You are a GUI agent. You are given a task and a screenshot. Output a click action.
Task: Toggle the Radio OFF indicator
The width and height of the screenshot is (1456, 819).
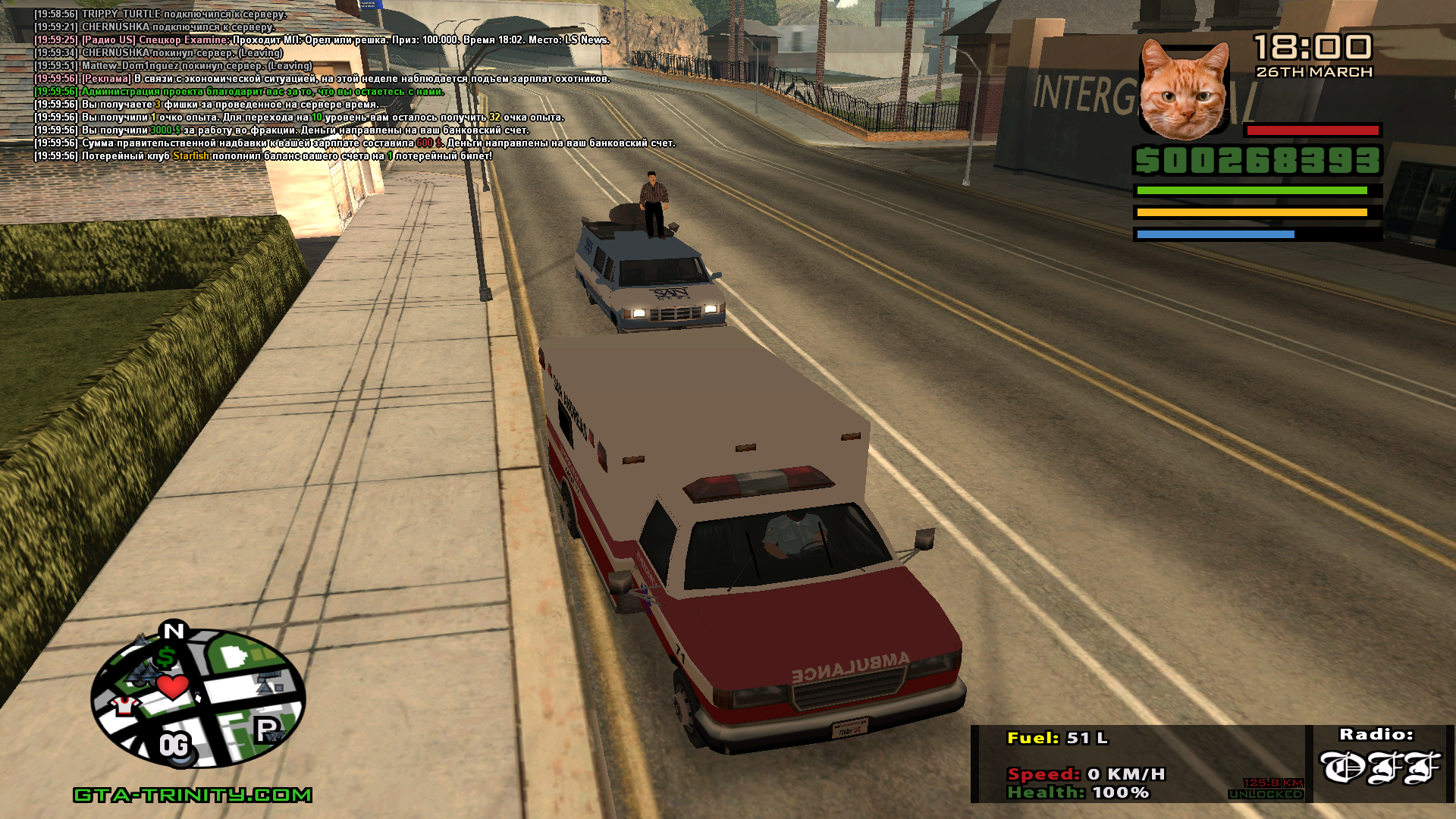[1379, 767]
